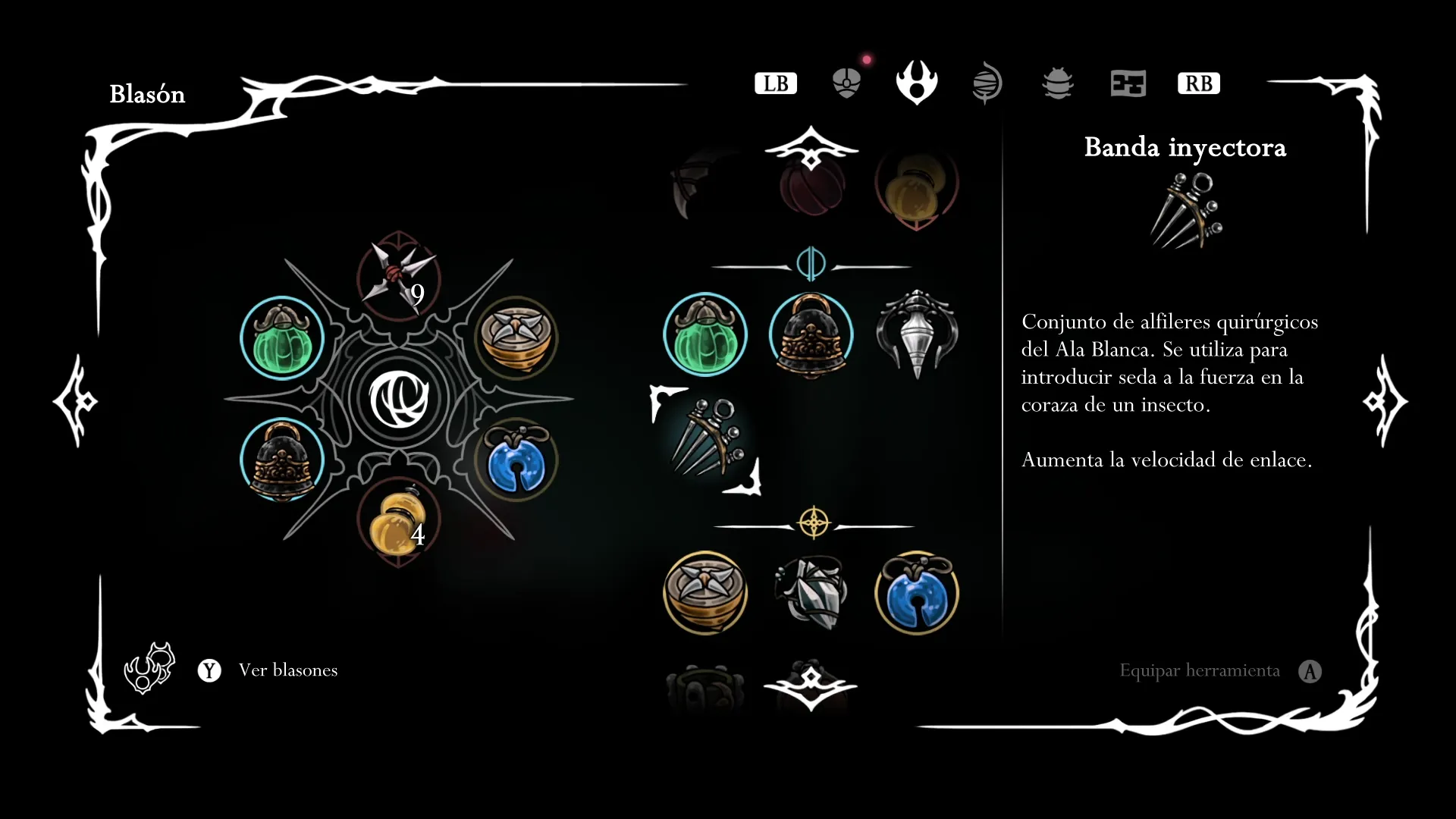Select the blue bell tool in the yellow row
The width and height of the screenshot is (1456, 819).
917,592
